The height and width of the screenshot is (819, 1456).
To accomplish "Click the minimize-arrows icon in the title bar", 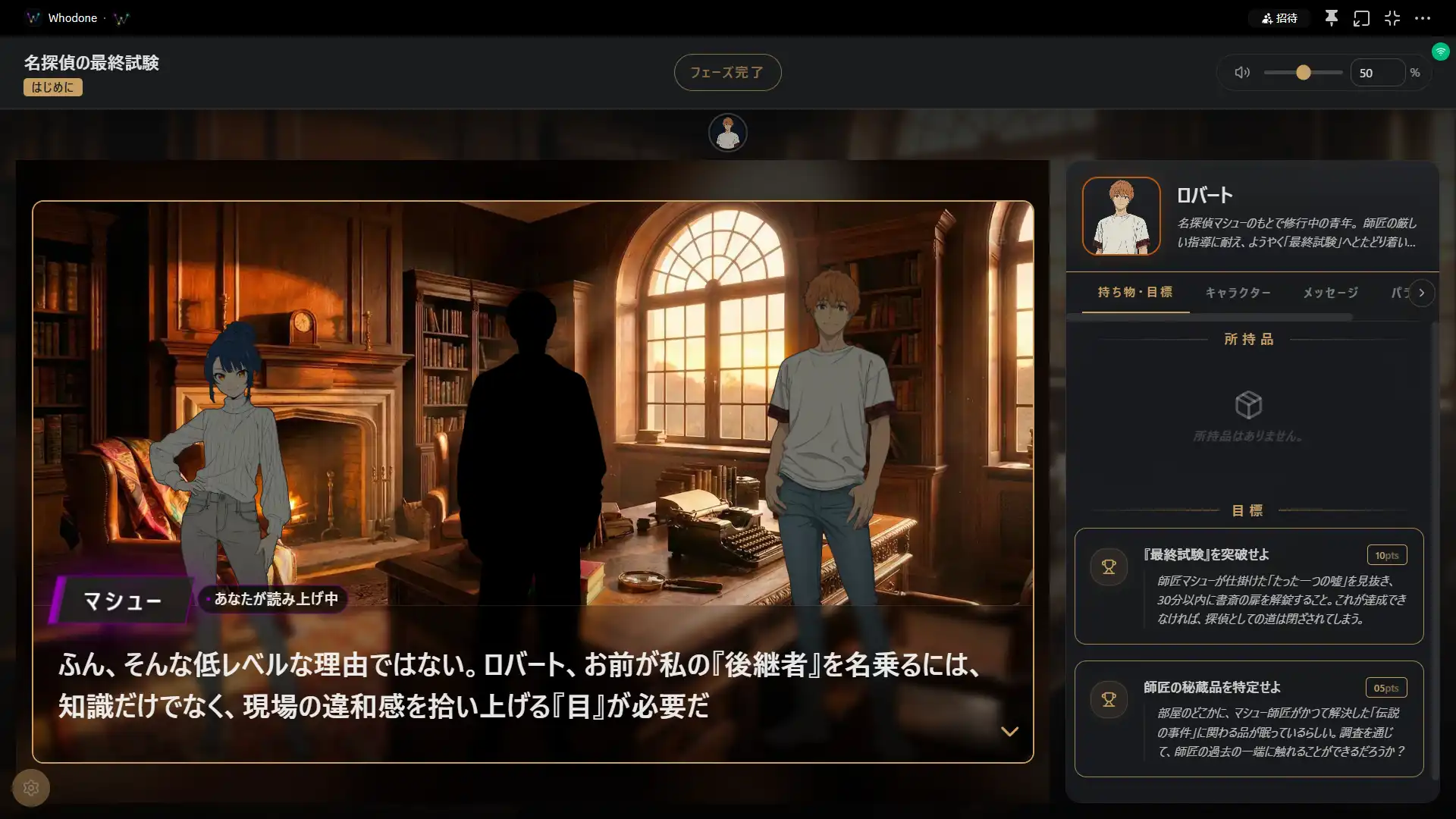I will tap(1392, 18).
